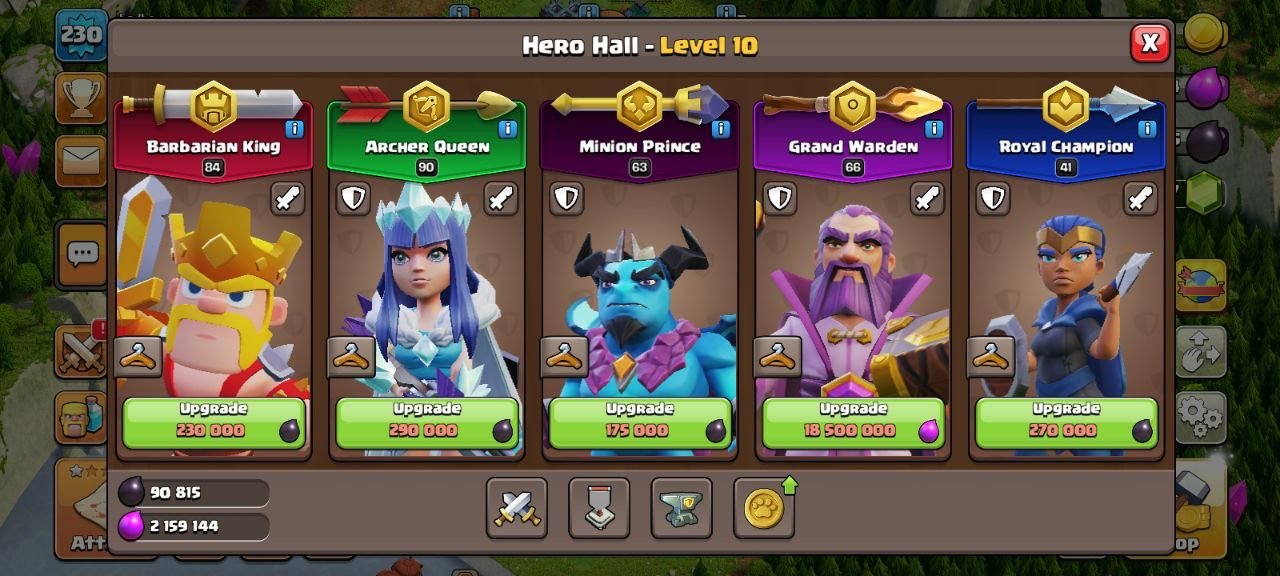Upgrade the Minion Prince for 175 000

point(640,422)
